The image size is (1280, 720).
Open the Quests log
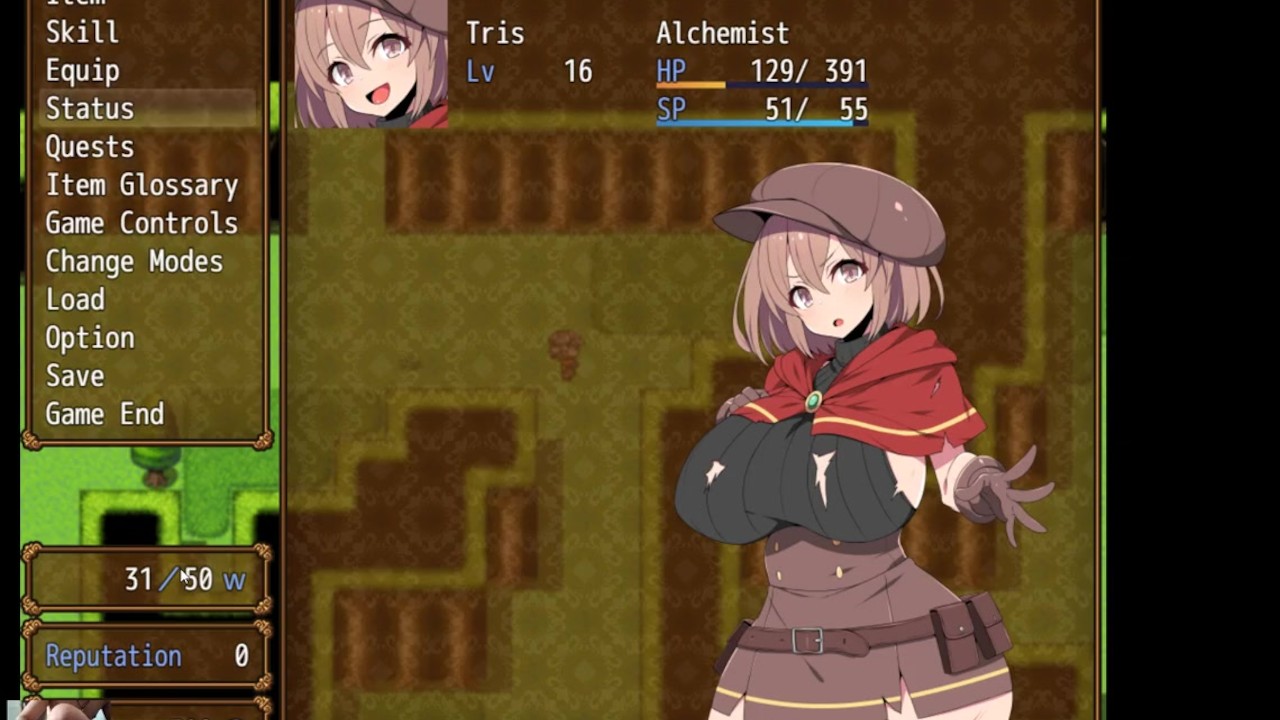(90, 147)
